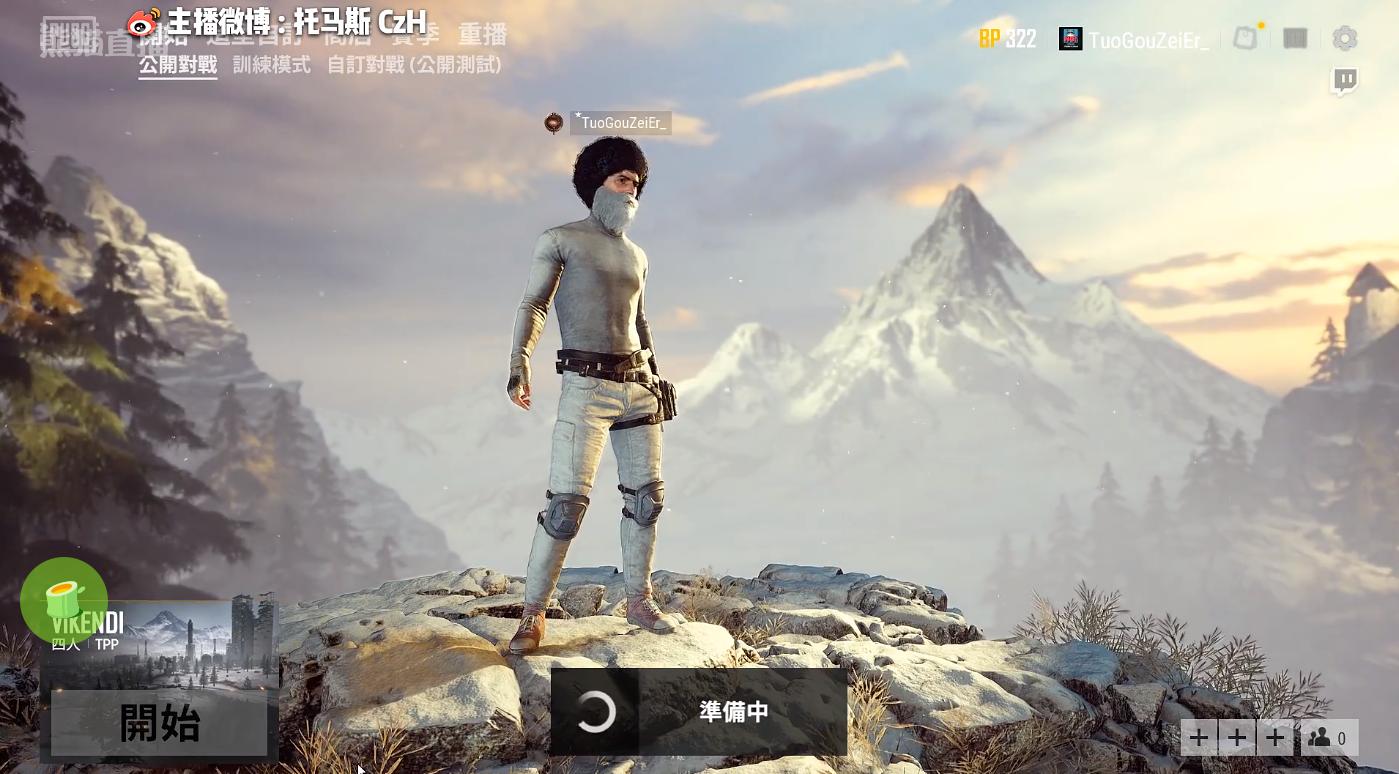Click the emblem above the character's nameplate

click(553, 122)
